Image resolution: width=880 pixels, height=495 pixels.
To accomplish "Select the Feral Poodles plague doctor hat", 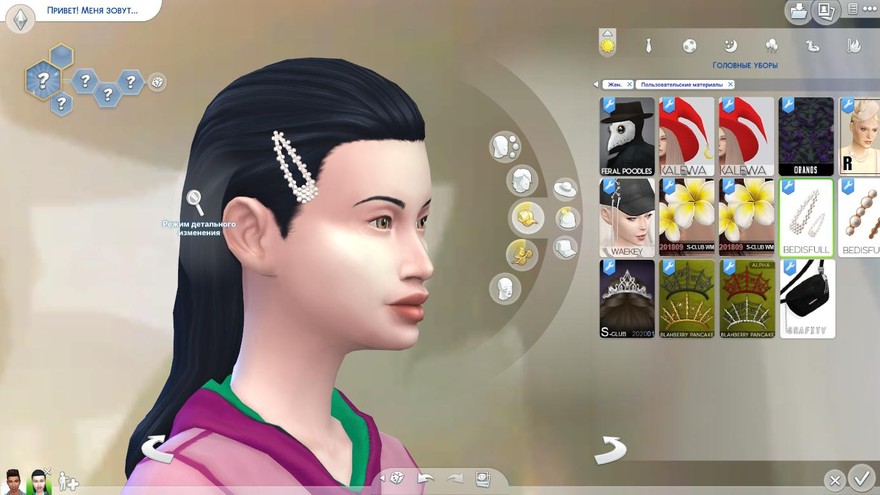I will tap(627, 135).
